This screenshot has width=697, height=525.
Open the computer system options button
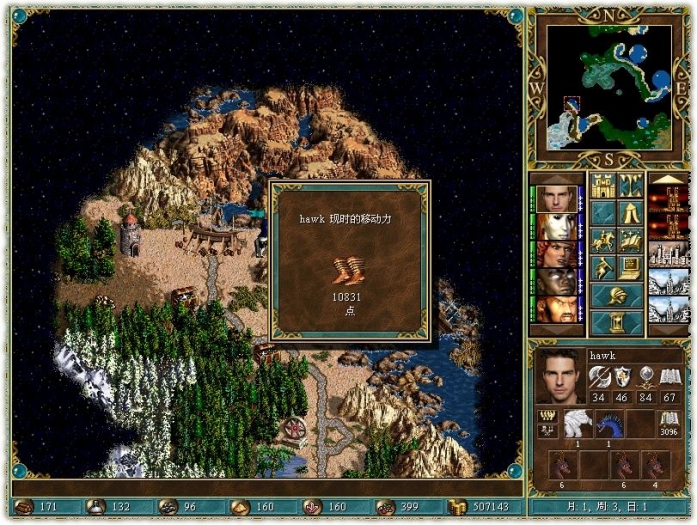point(630,267)
